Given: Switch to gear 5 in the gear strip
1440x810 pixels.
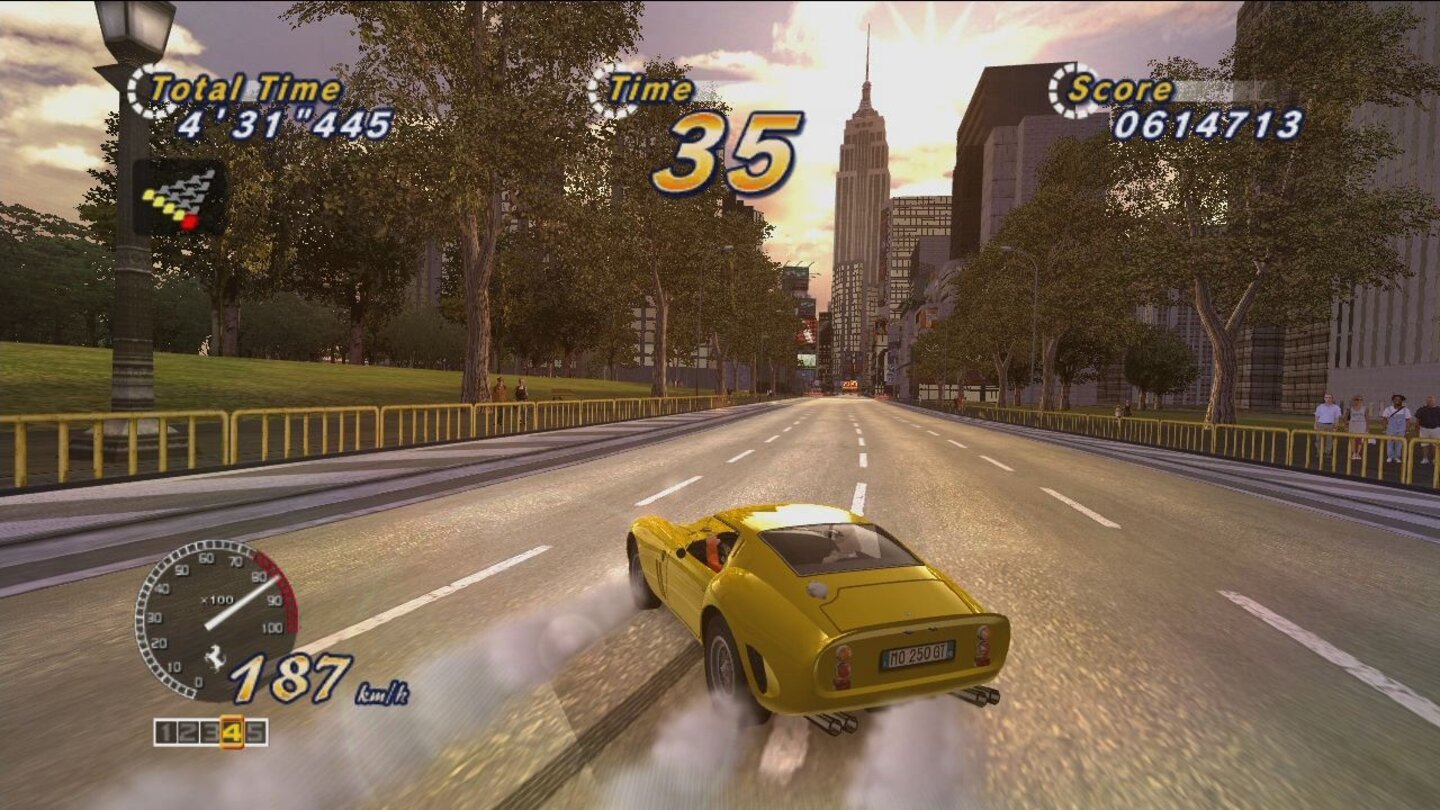Looking at the screenshot, I should click(x=256, y=731).
